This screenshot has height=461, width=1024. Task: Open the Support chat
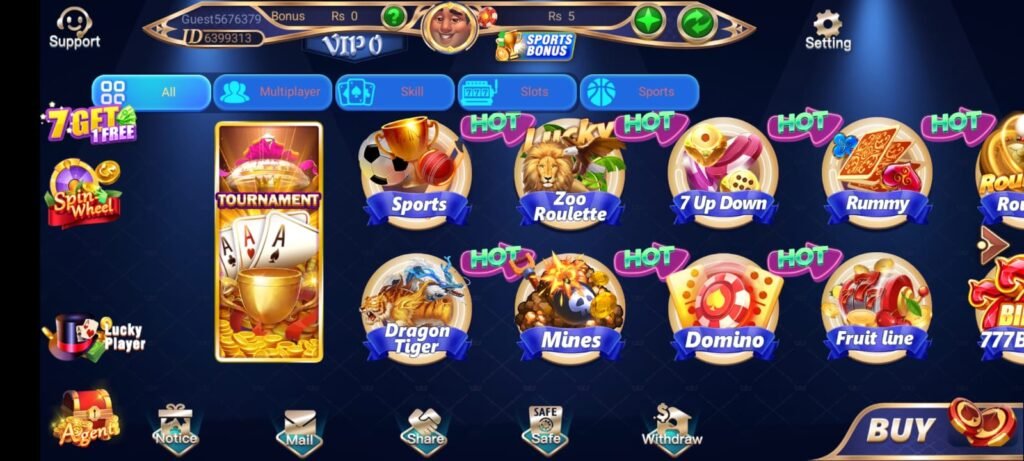(74, 27)
